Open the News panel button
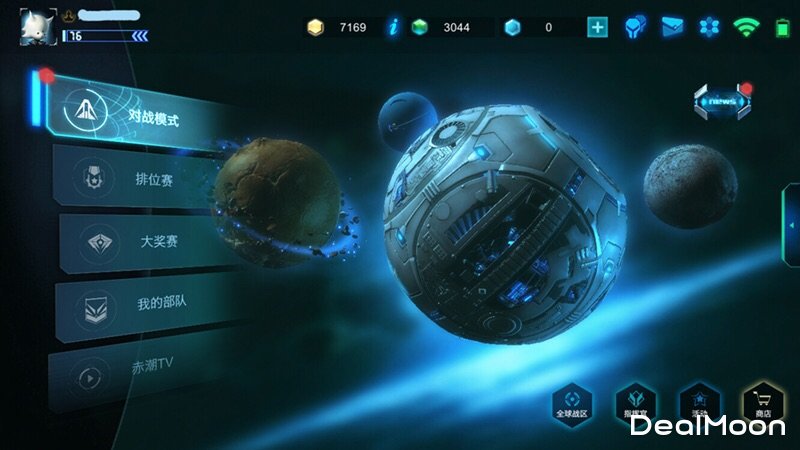The height and width of the screenshot is (450, 800). 722,102
